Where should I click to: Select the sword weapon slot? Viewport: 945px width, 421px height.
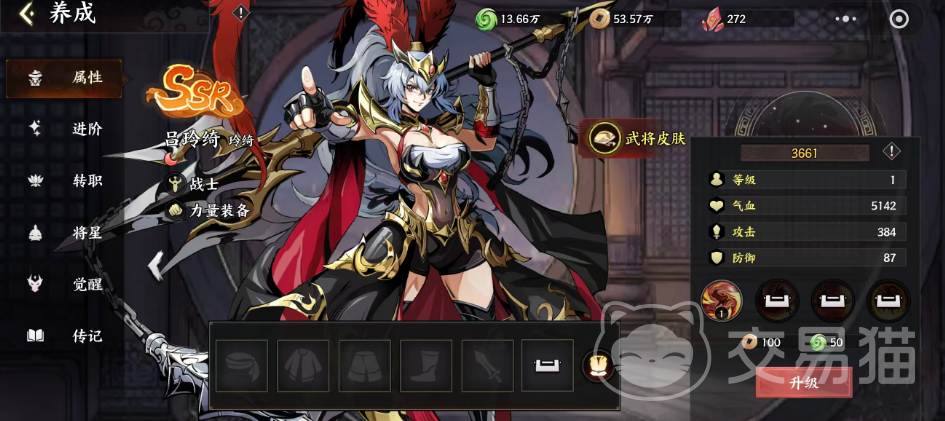[x=487, y=364]
